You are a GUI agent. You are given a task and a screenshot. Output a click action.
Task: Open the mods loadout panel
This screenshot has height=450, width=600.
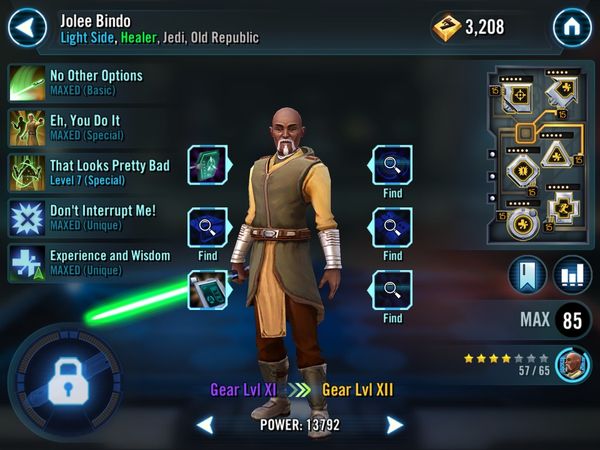point(535,157)
